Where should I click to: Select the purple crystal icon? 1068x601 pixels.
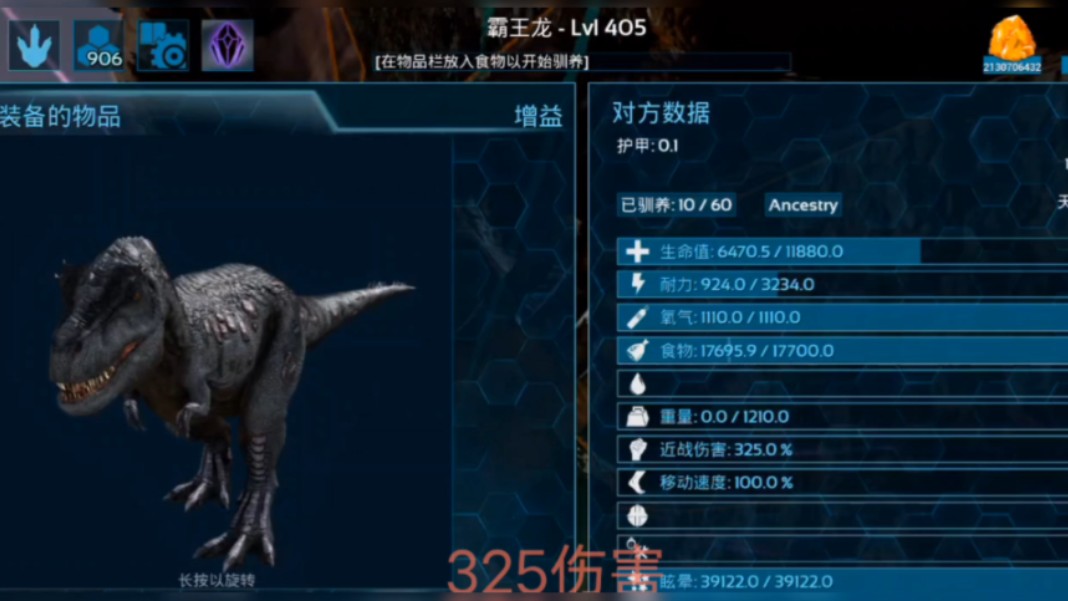click(227, 46)
